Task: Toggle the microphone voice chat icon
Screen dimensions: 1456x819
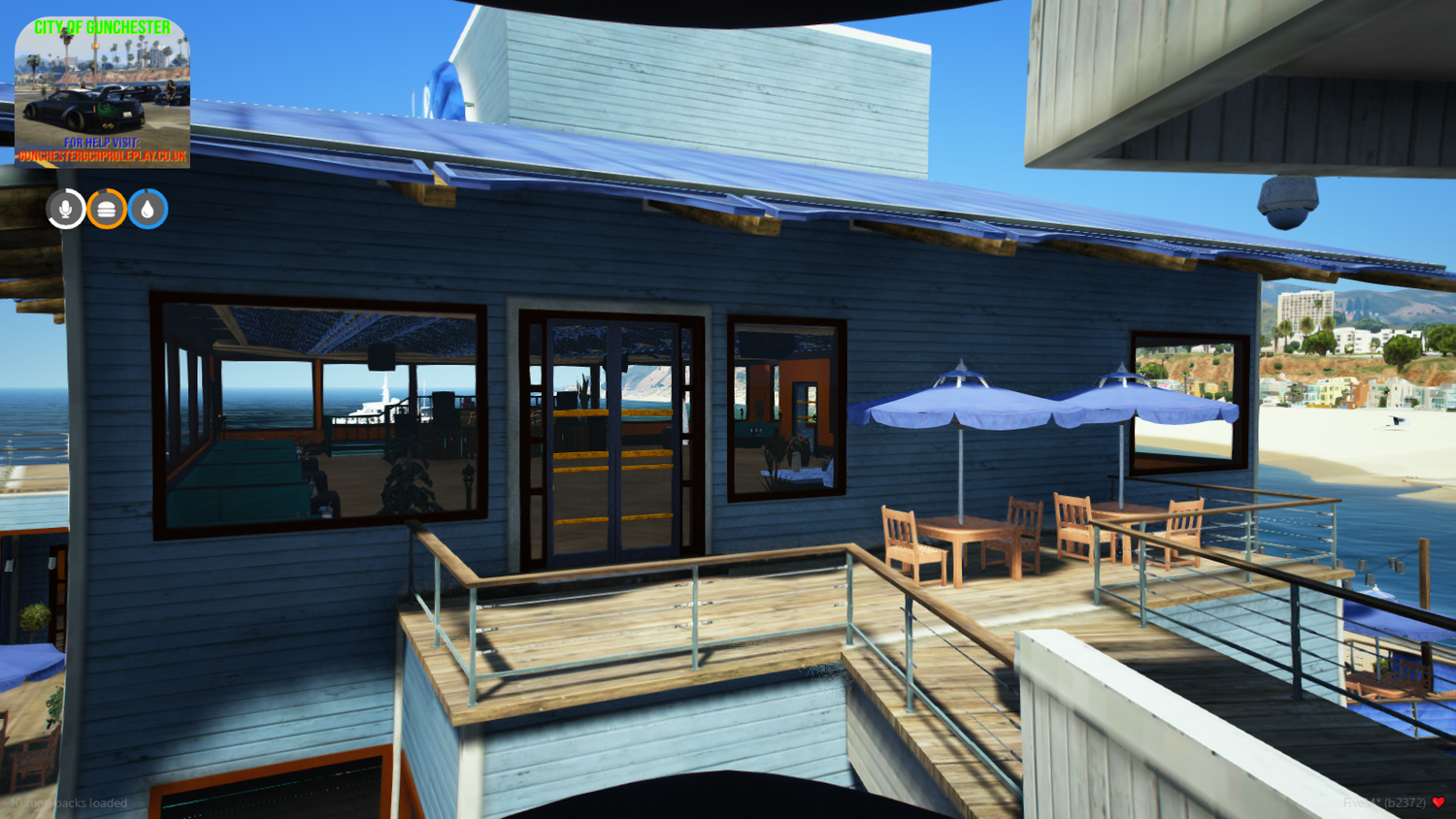Action: pyautogui.click(x=64, y=208)
